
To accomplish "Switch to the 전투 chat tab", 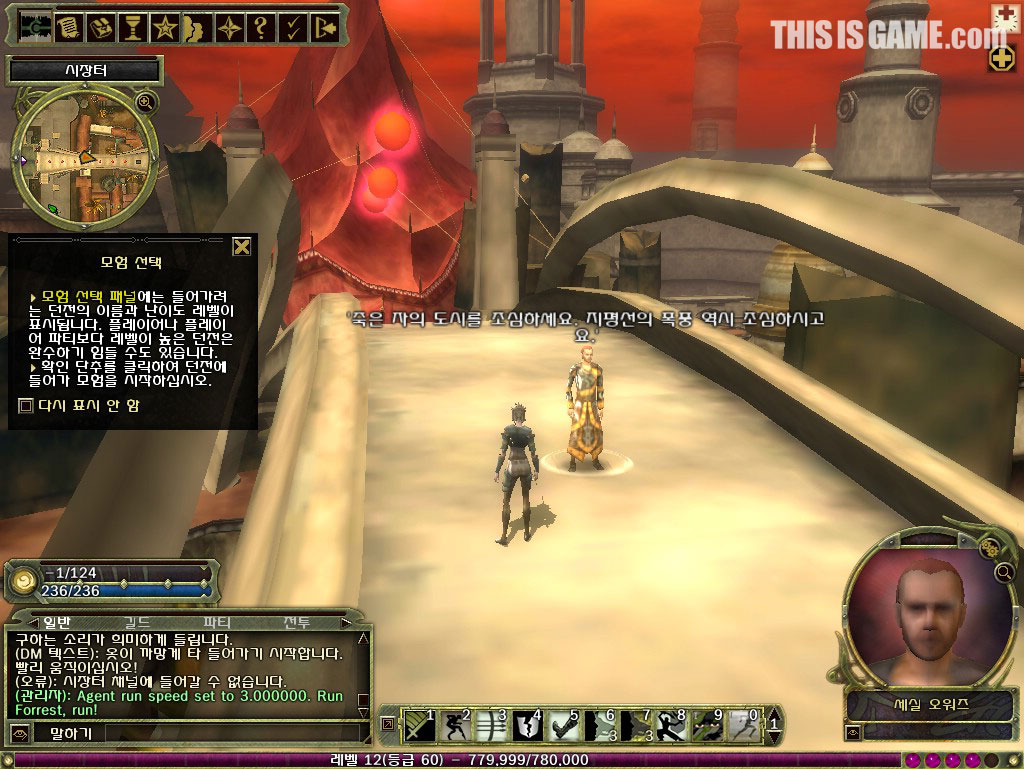I will (x=297, y=622).
